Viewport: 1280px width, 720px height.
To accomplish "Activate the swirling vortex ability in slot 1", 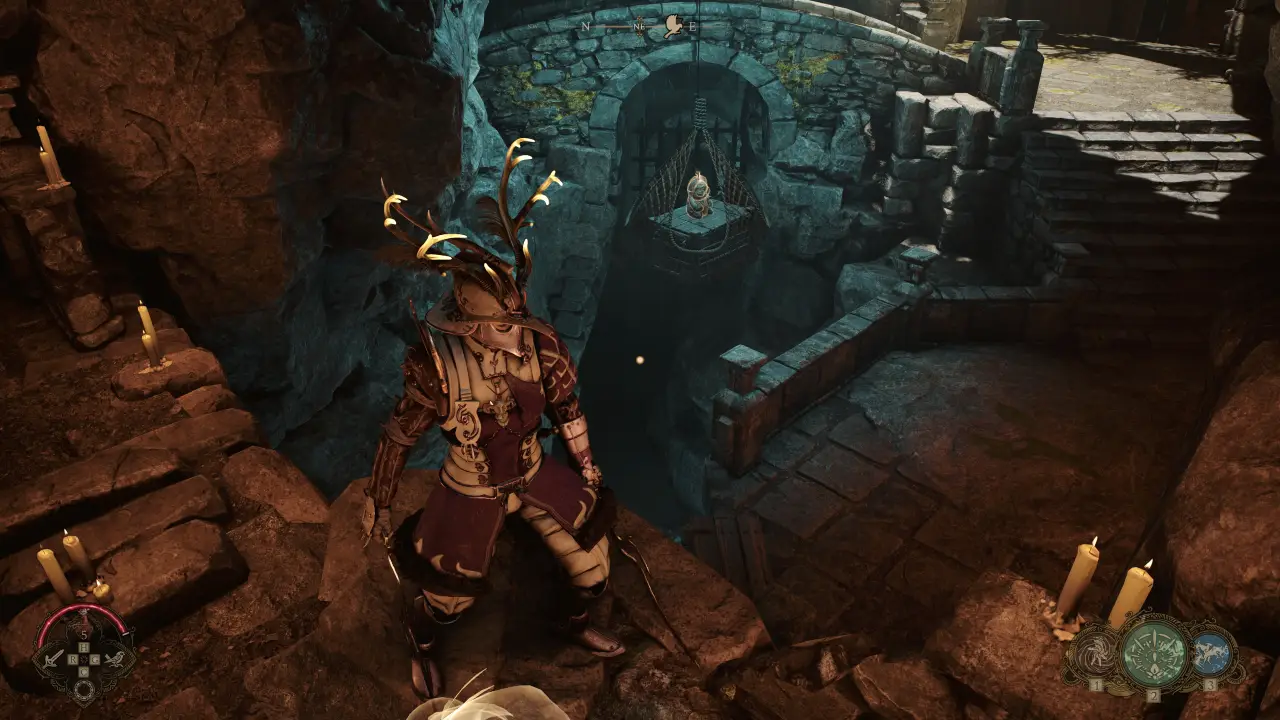I will [x=1093, y=652].
